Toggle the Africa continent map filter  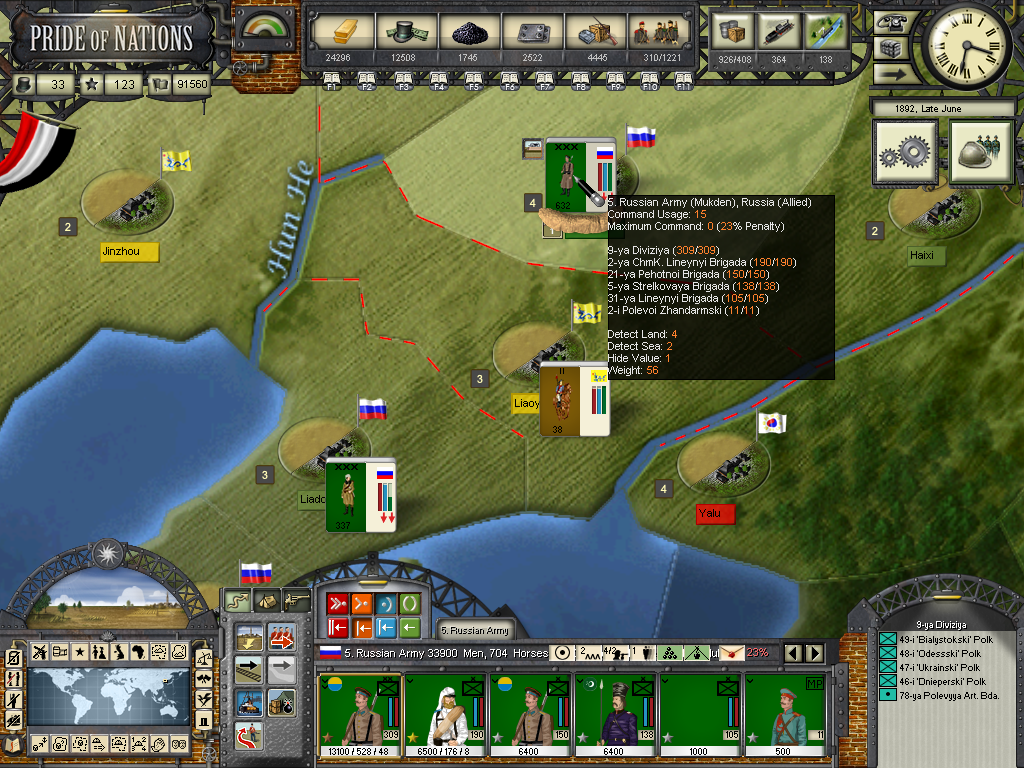click(x=138, y=652)
